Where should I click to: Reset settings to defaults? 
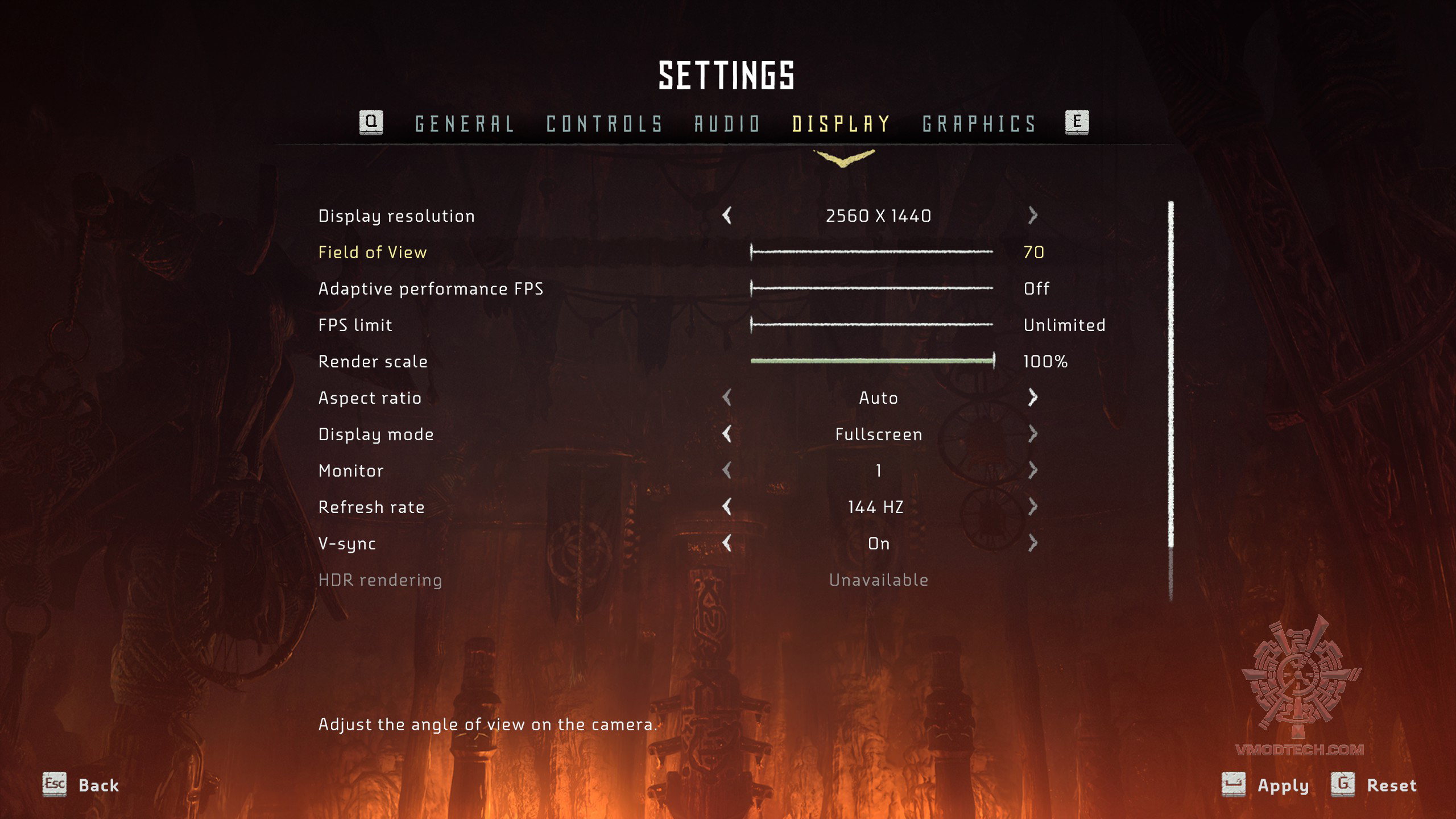[x=1374, y=785]
